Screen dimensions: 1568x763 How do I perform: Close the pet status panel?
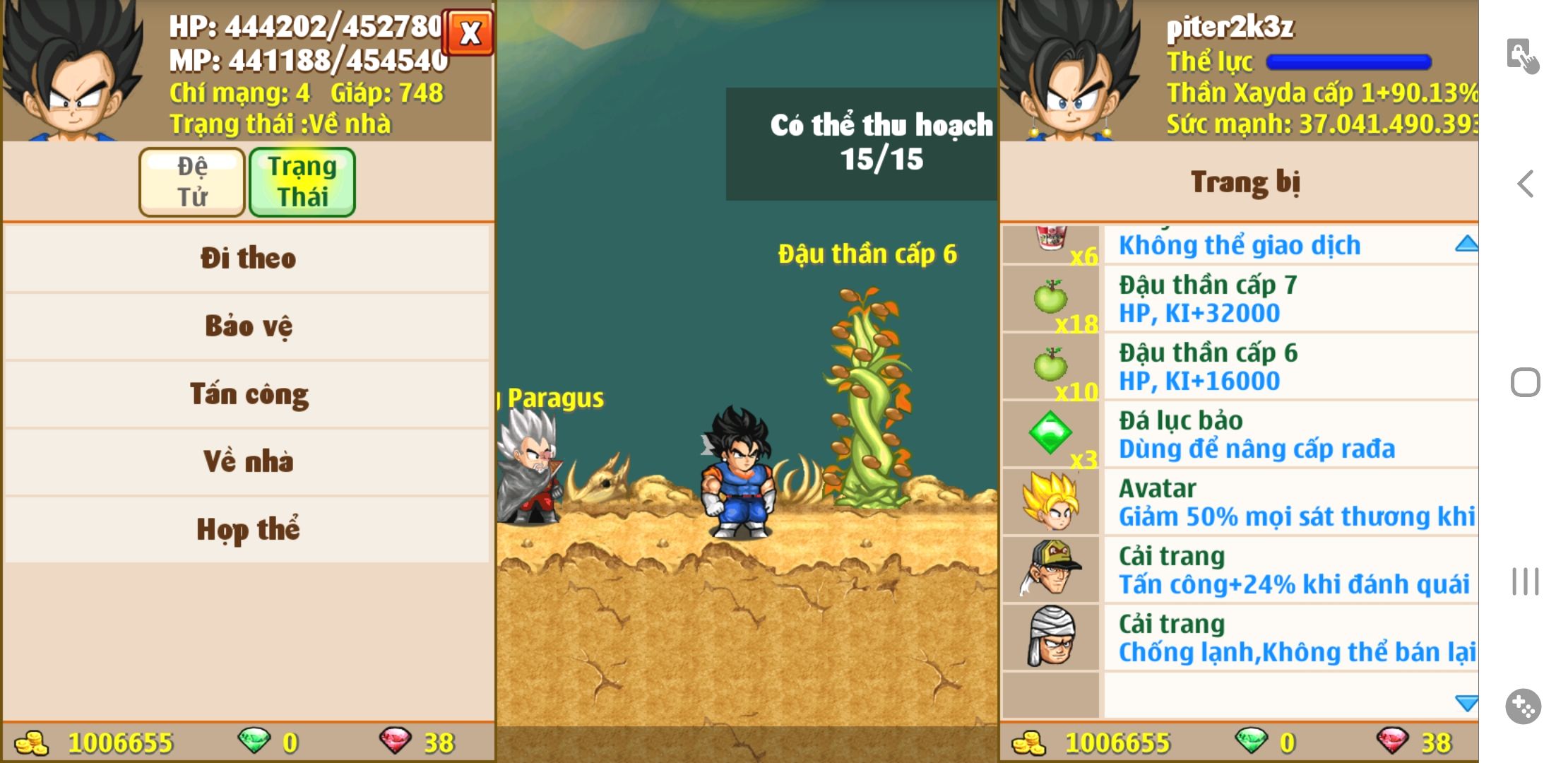click(469, 32)
